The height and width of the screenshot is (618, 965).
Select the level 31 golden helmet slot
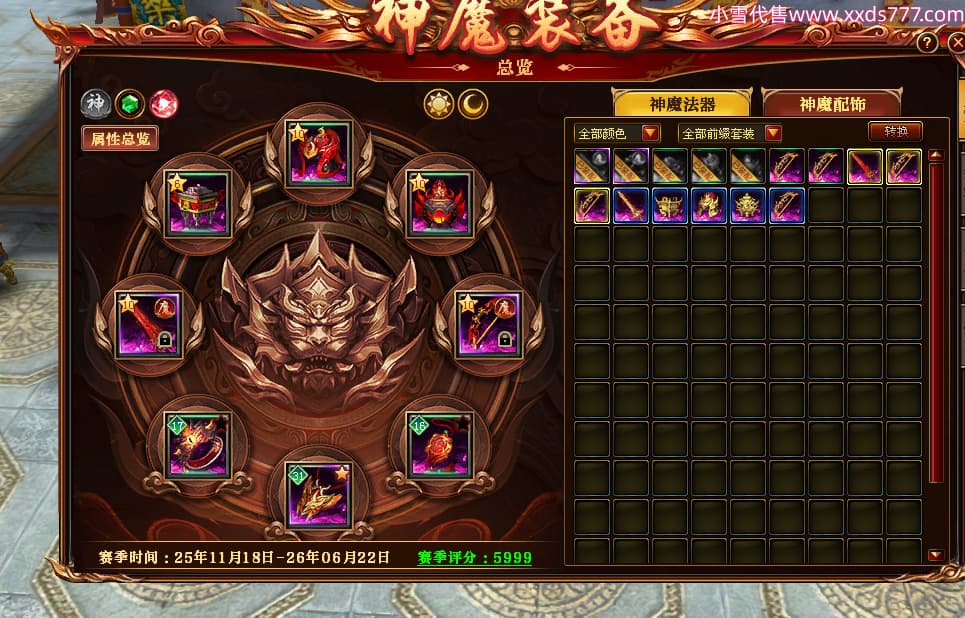[318, 494]
